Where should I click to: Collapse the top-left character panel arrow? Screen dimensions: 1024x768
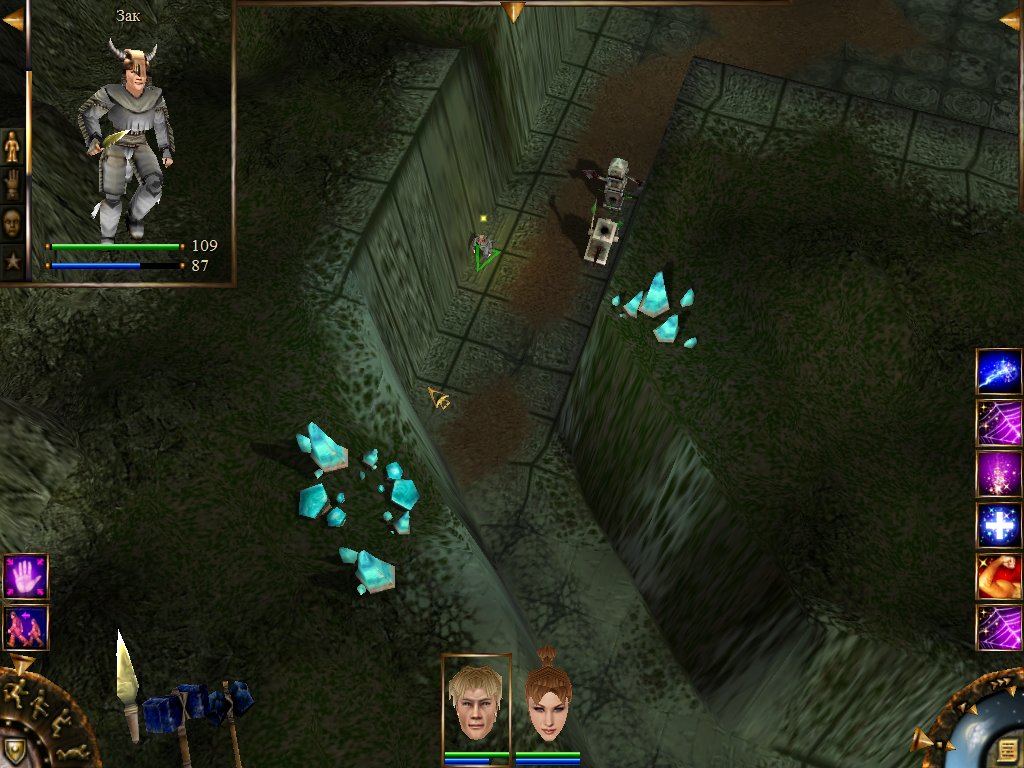[x=12, y=19]
